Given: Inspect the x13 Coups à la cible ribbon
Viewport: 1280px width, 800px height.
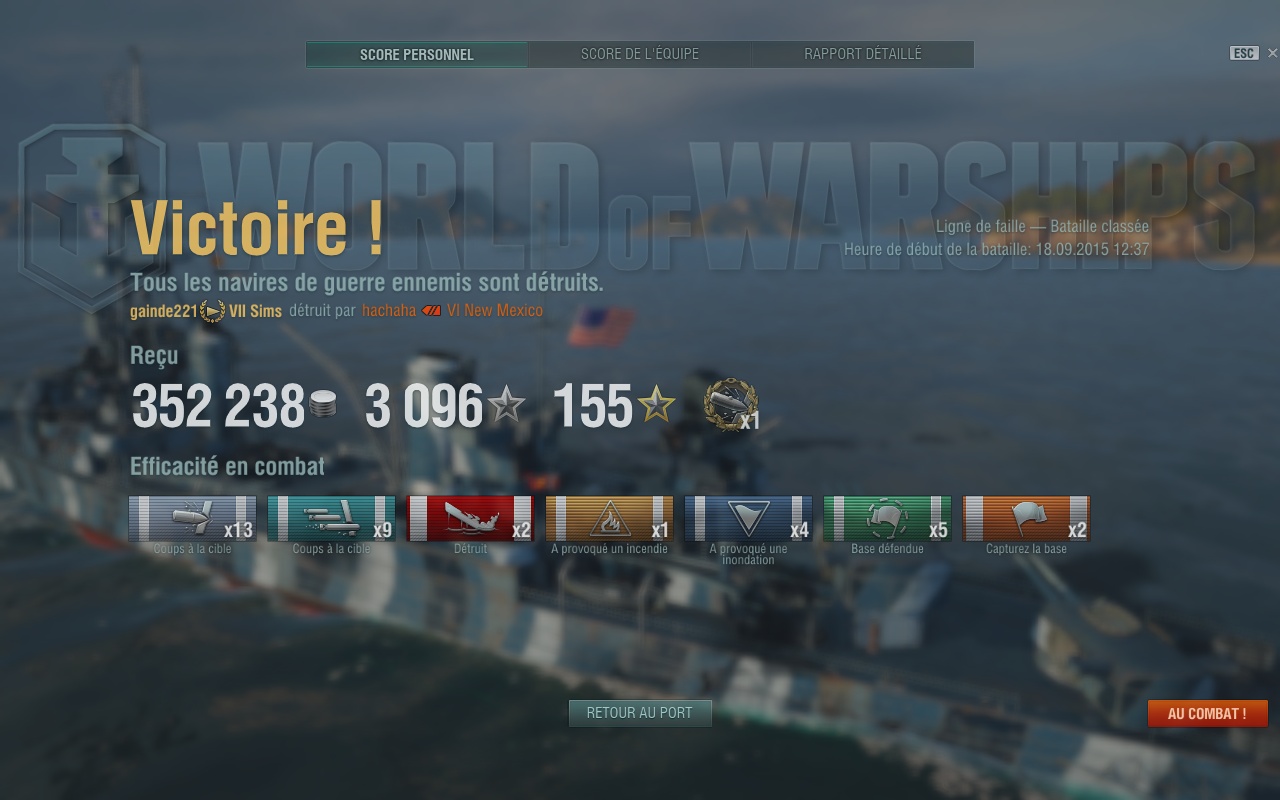Looking at the screenshot, I should tap(192, 519).
